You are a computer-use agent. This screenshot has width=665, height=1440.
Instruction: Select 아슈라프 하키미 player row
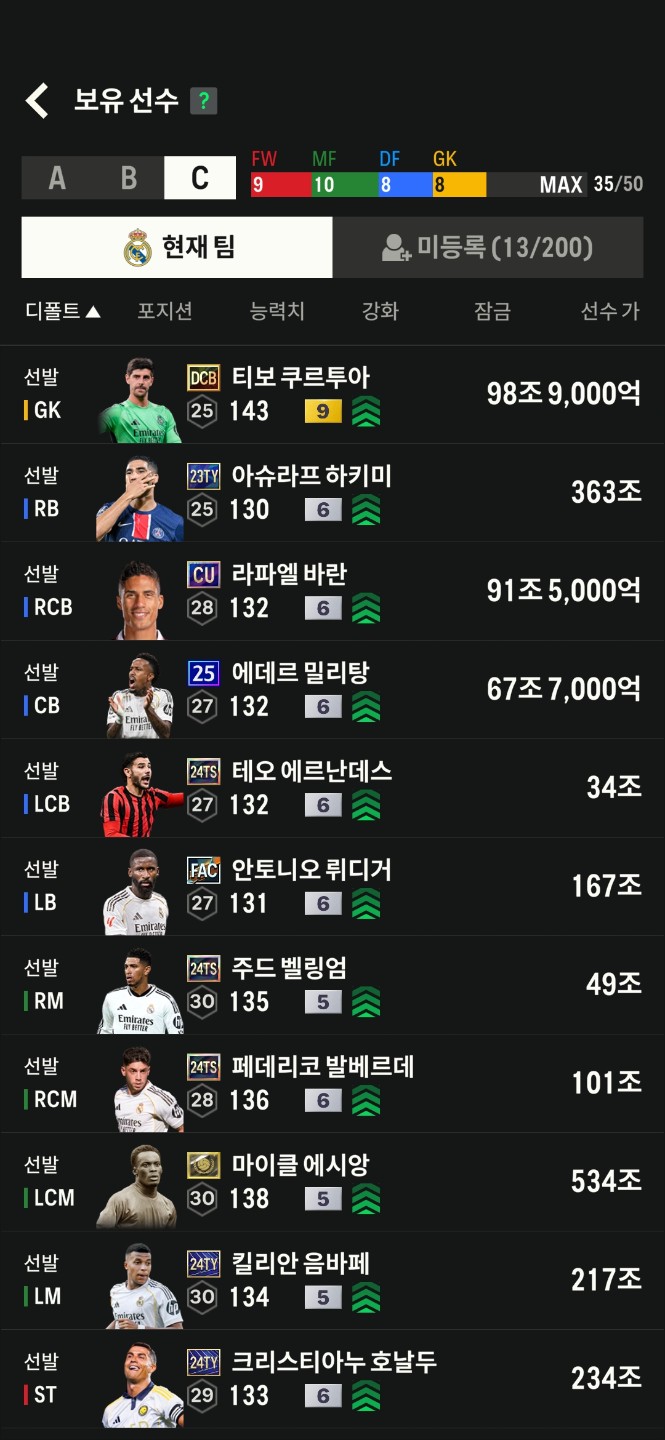point(332,492)
